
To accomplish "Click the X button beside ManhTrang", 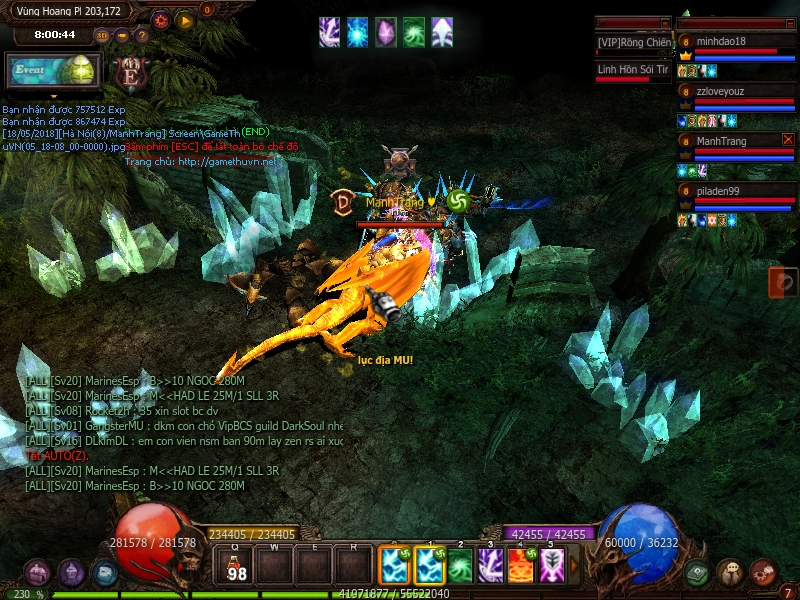I will (788, 141).
